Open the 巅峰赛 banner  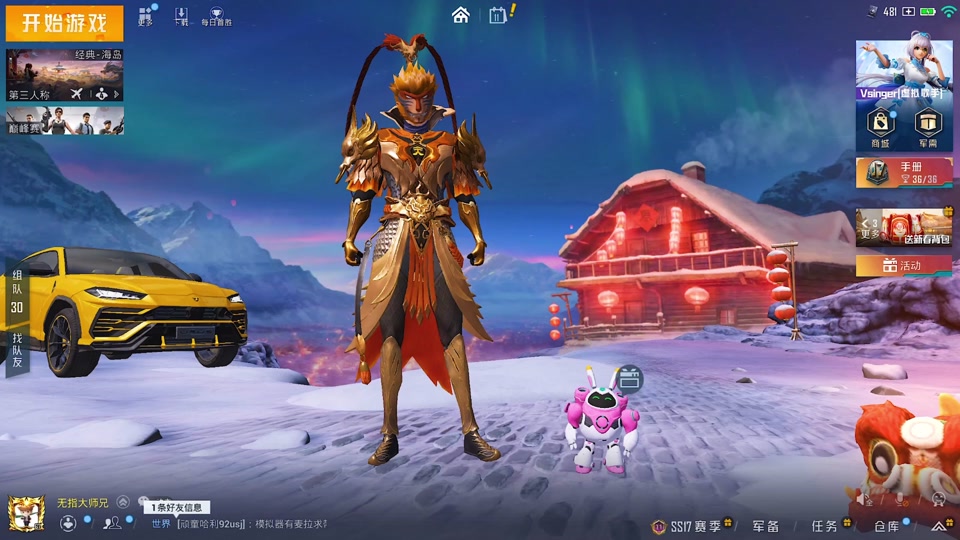click(x=65, y=121)
